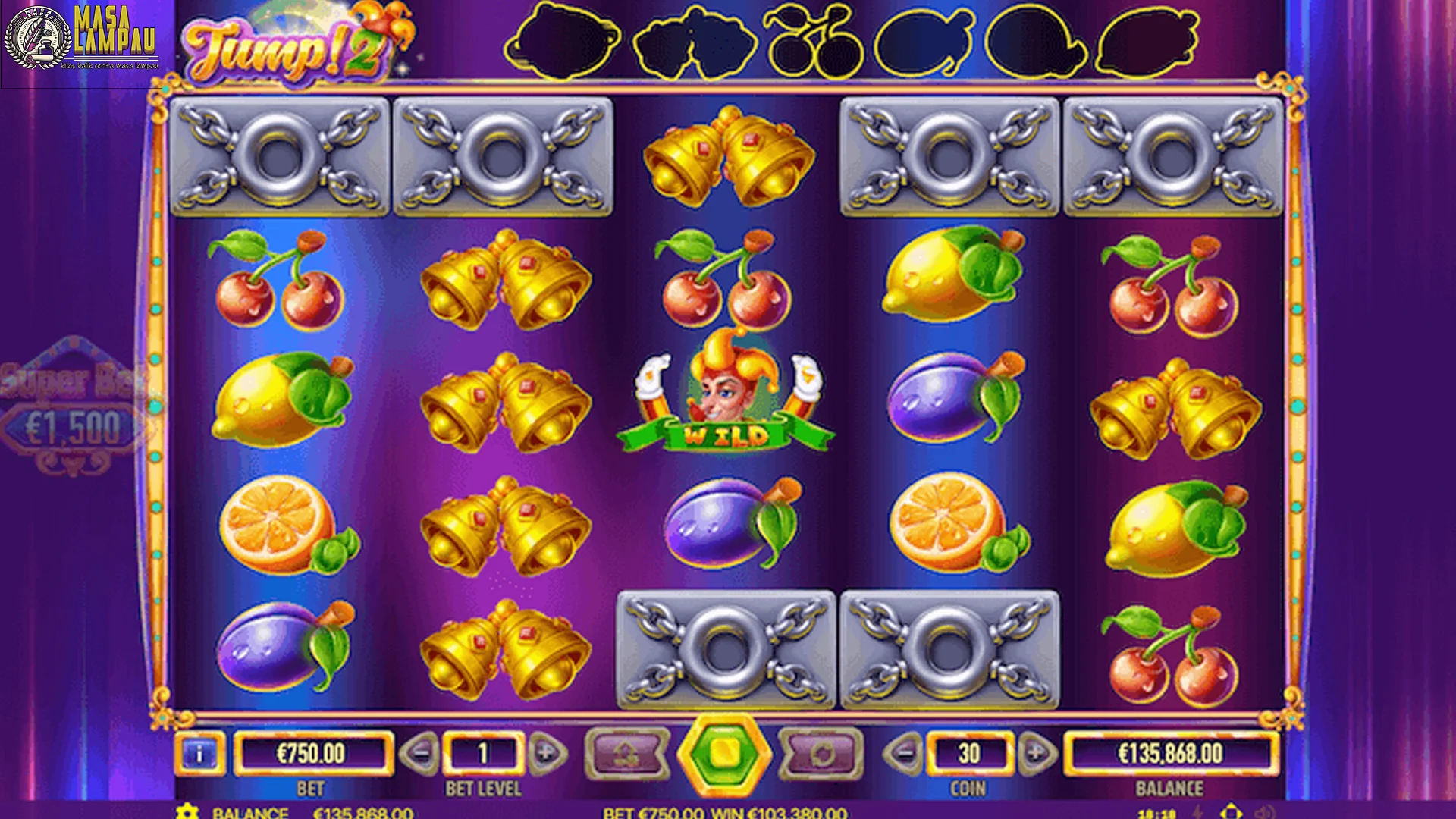This screenshot has height=819, width=1456.
Task: Click the green hexagon stop button
Action: (x=724, y=754)
